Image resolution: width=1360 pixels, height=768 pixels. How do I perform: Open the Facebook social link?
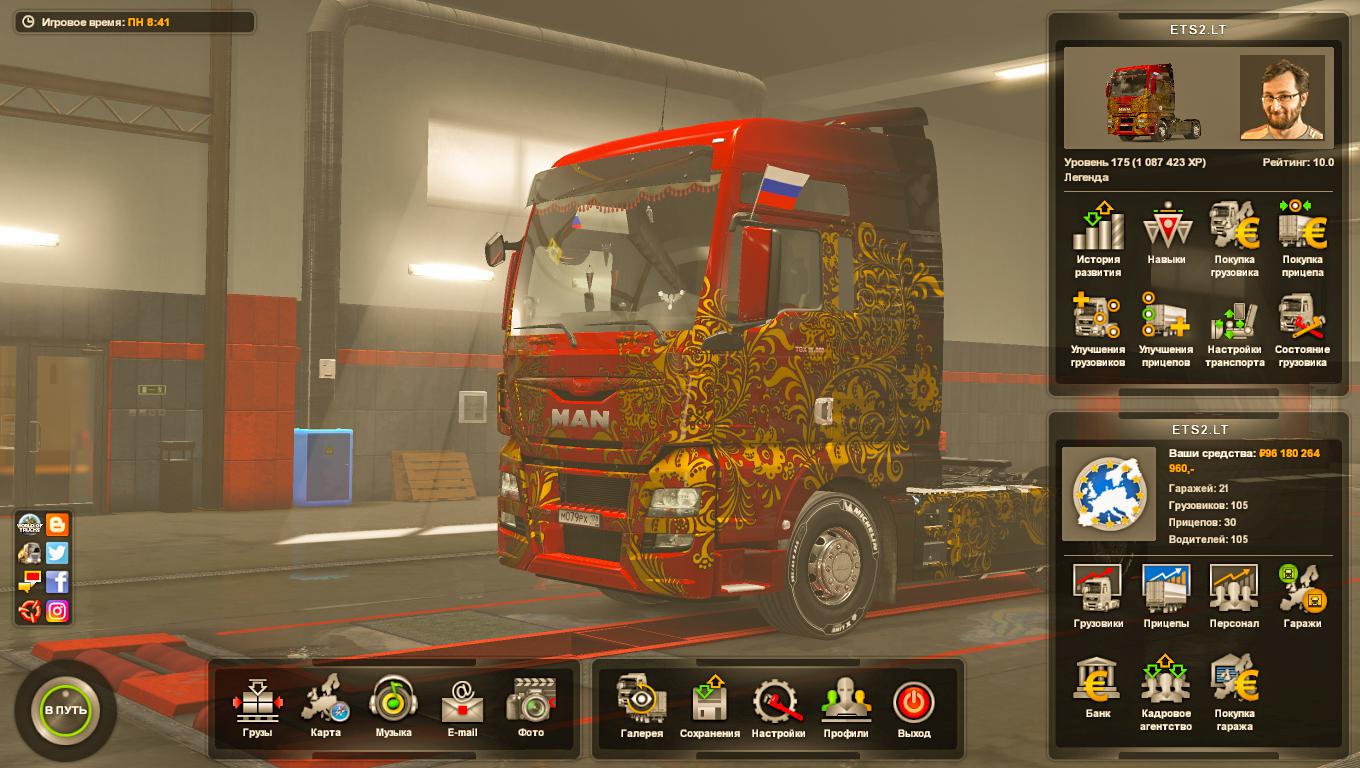[57, 582]
